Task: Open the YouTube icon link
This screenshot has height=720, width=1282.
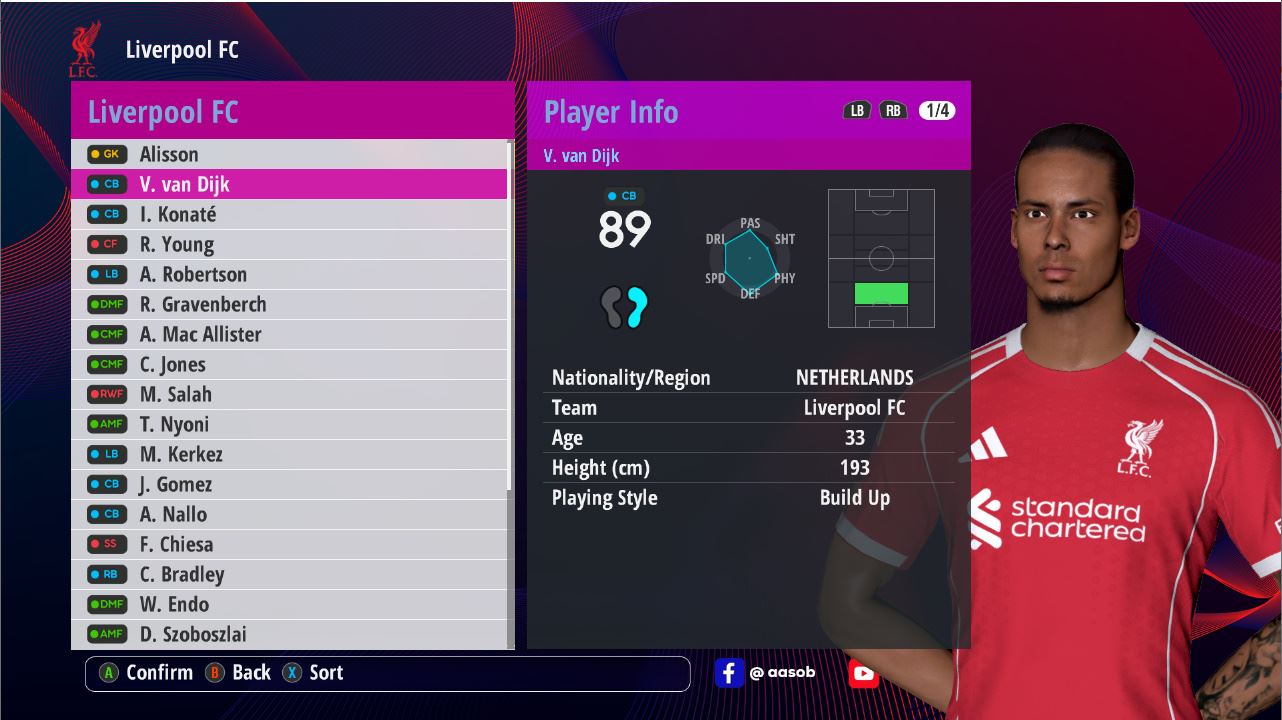Action: pyautogui.click(x=863, y=673)
